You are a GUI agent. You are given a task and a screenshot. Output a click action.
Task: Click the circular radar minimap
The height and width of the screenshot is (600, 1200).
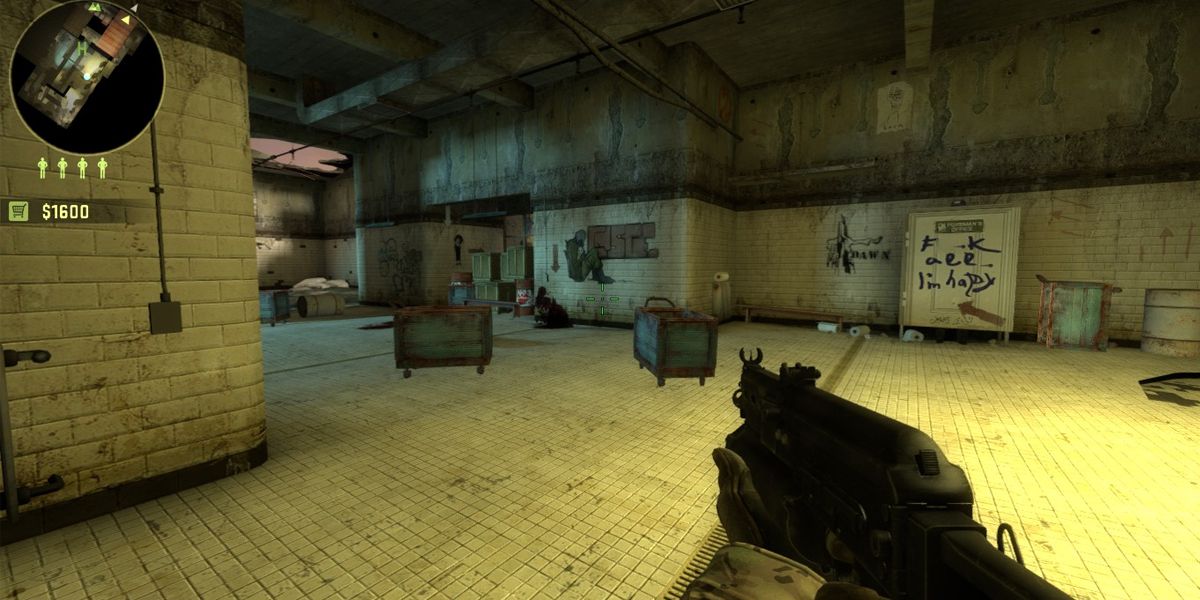click(x=87, y=76)
